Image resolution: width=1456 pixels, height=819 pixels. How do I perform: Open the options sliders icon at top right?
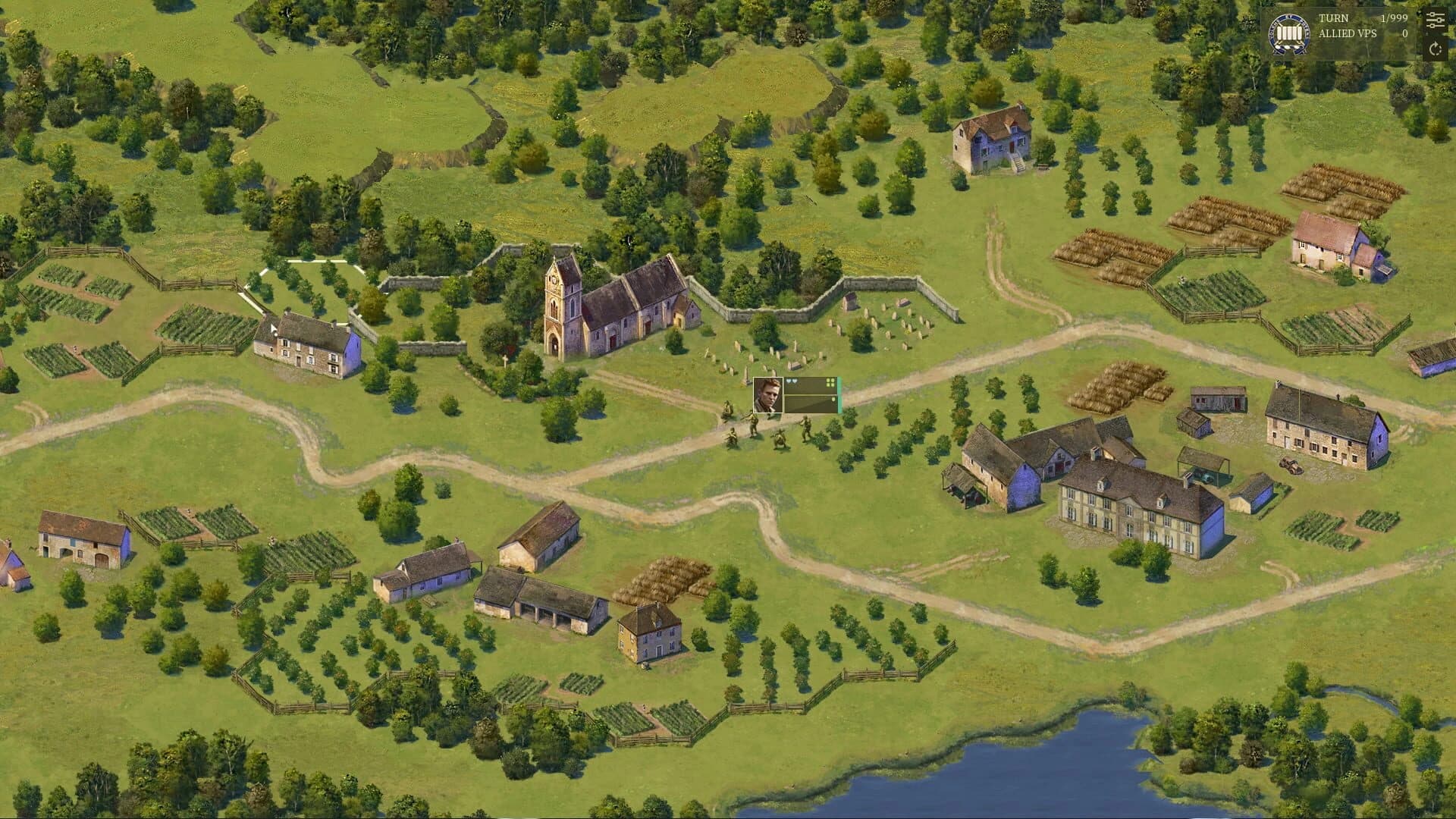(1434, 20)
